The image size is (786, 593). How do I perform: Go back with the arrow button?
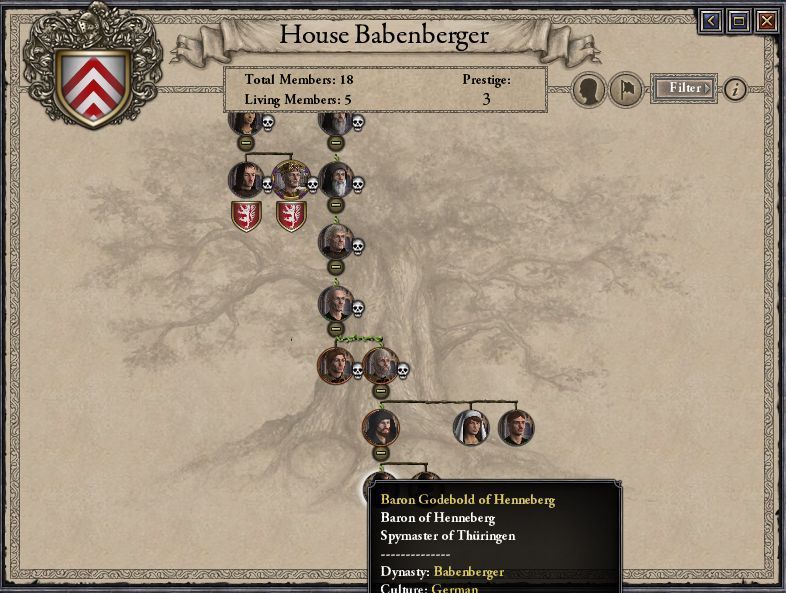point(711,20)
